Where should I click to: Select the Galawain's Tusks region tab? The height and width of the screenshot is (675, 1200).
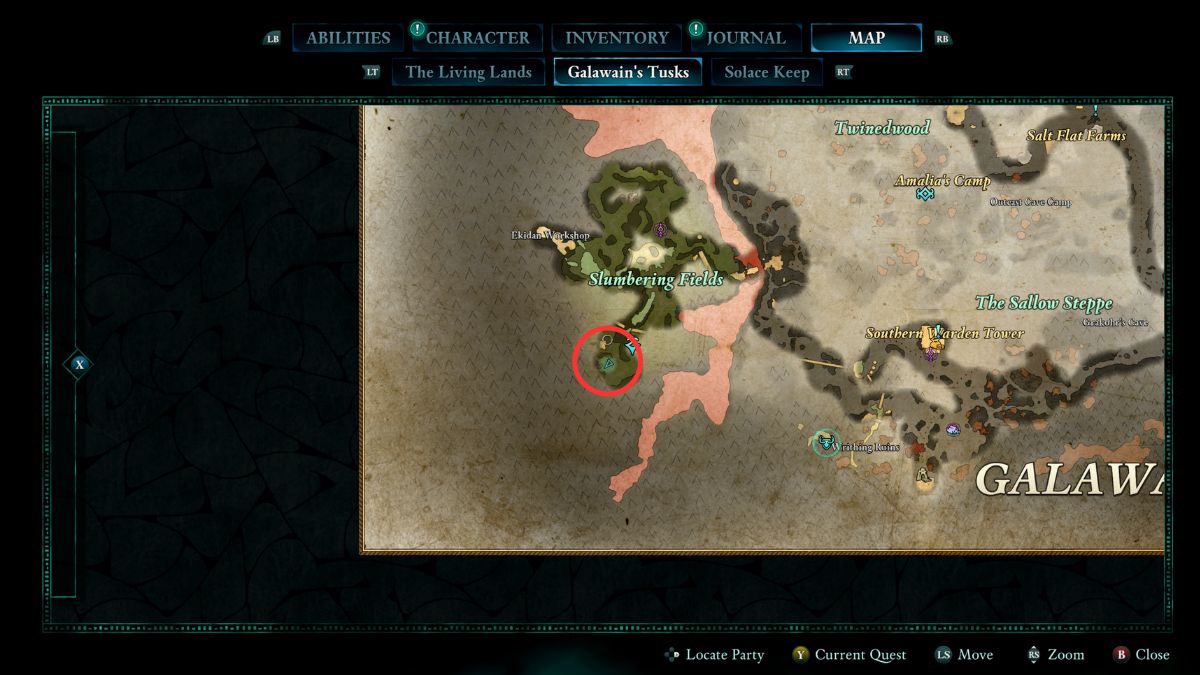pos(628,72)
